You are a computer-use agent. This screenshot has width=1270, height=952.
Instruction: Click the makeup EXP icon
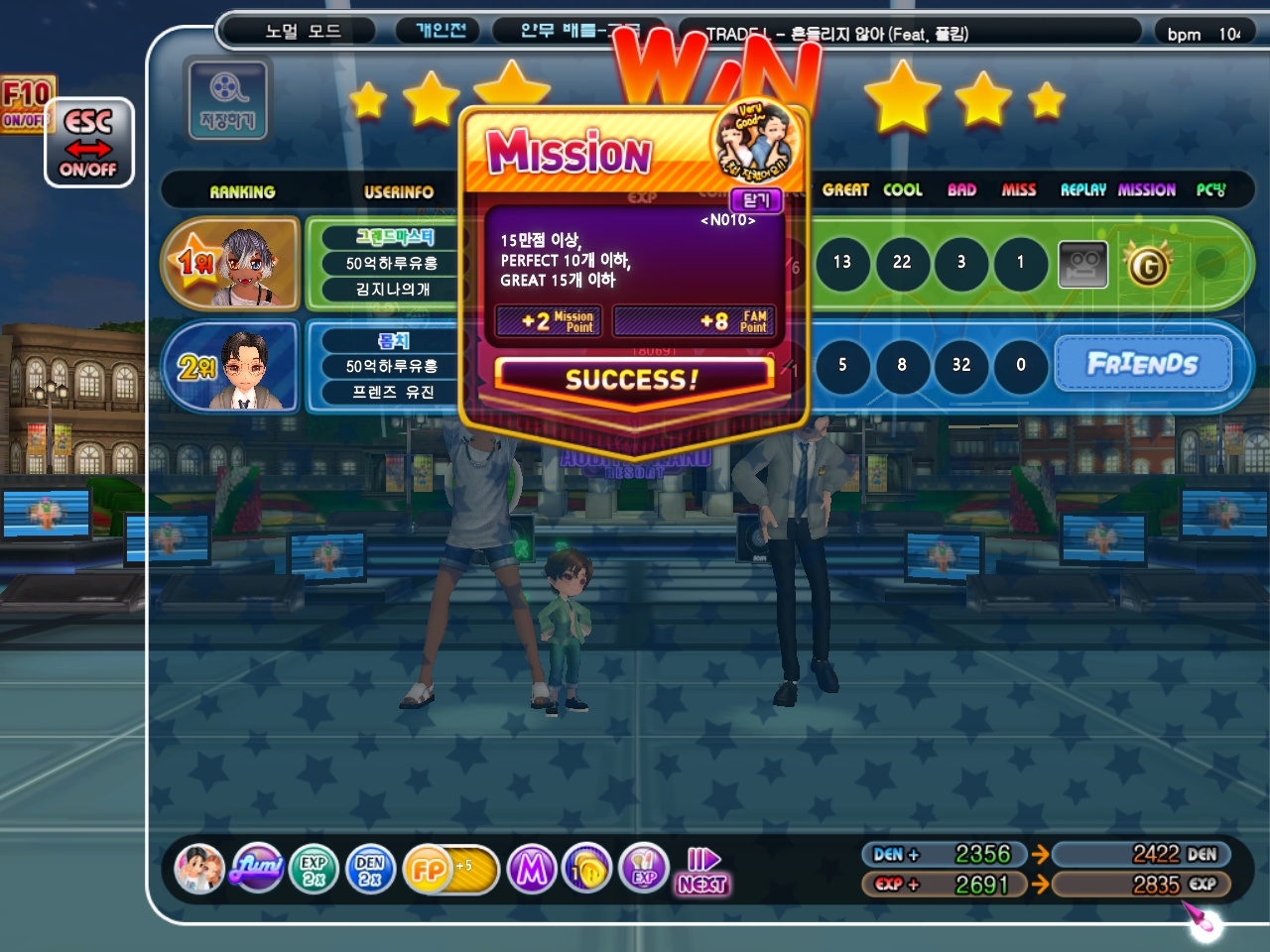click(x=644, y=870)
